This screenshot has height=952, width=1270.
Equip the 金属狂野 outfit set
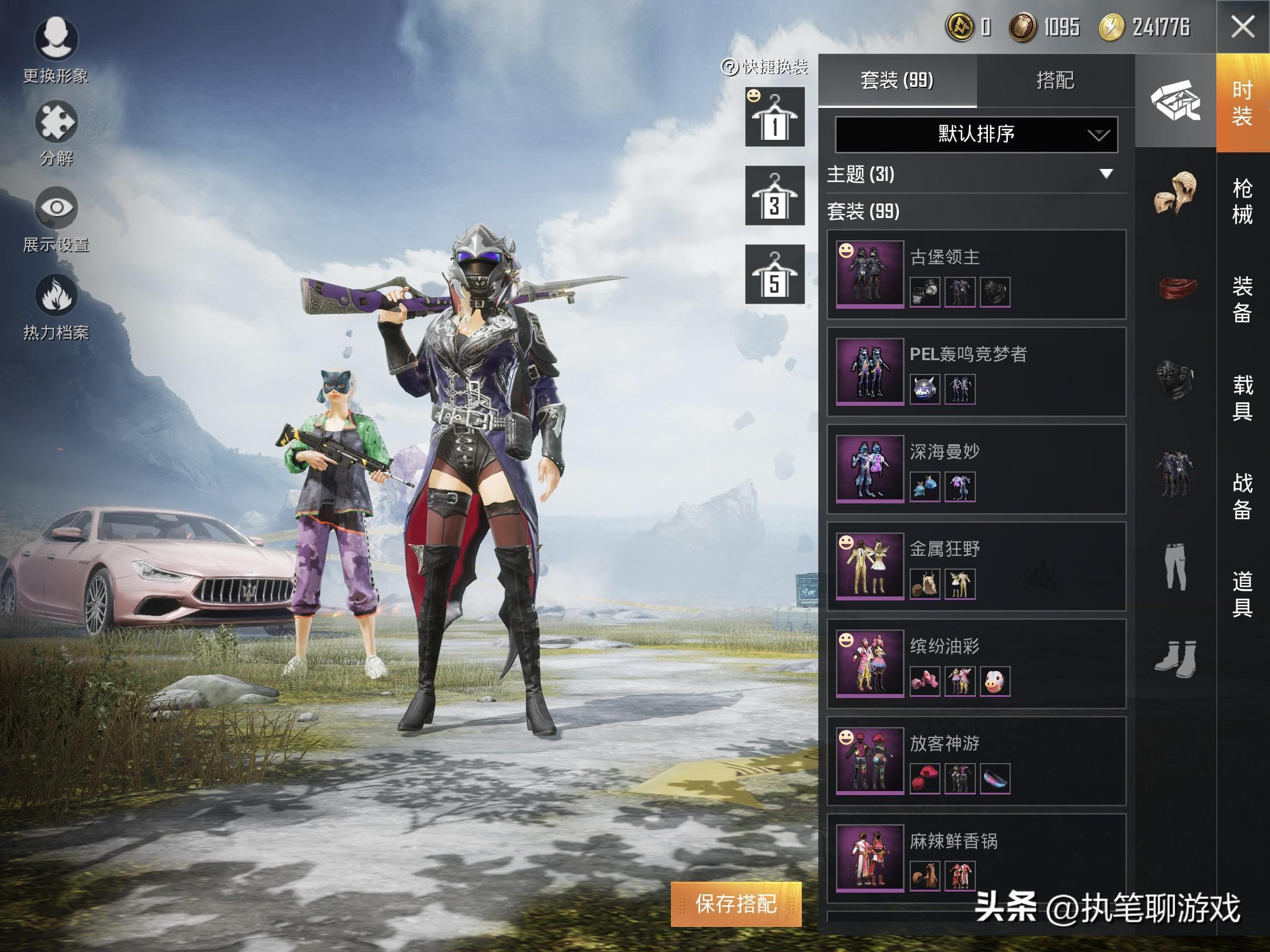976,566
